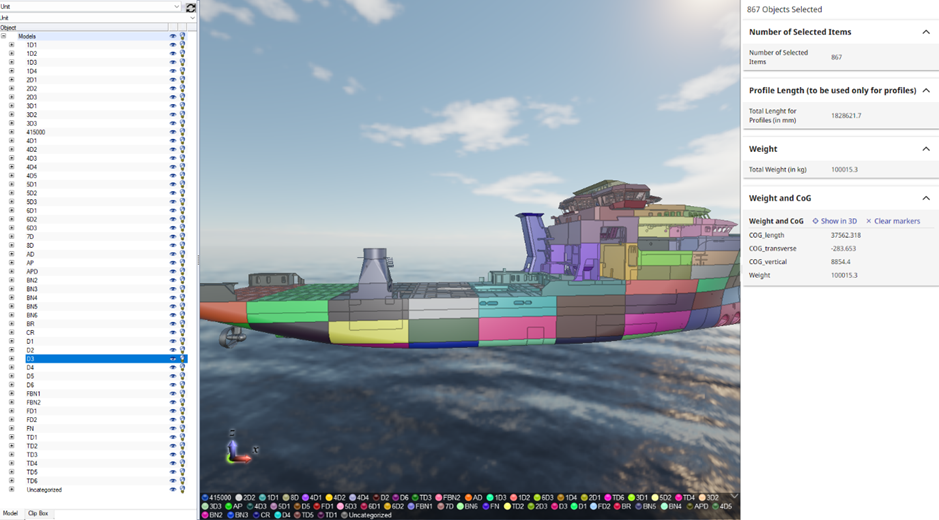Image resolution: width=939 pixels, height=520 pixels.
Task: Click the light bulb icon for AP row
Action: click(x=182, y=263)
